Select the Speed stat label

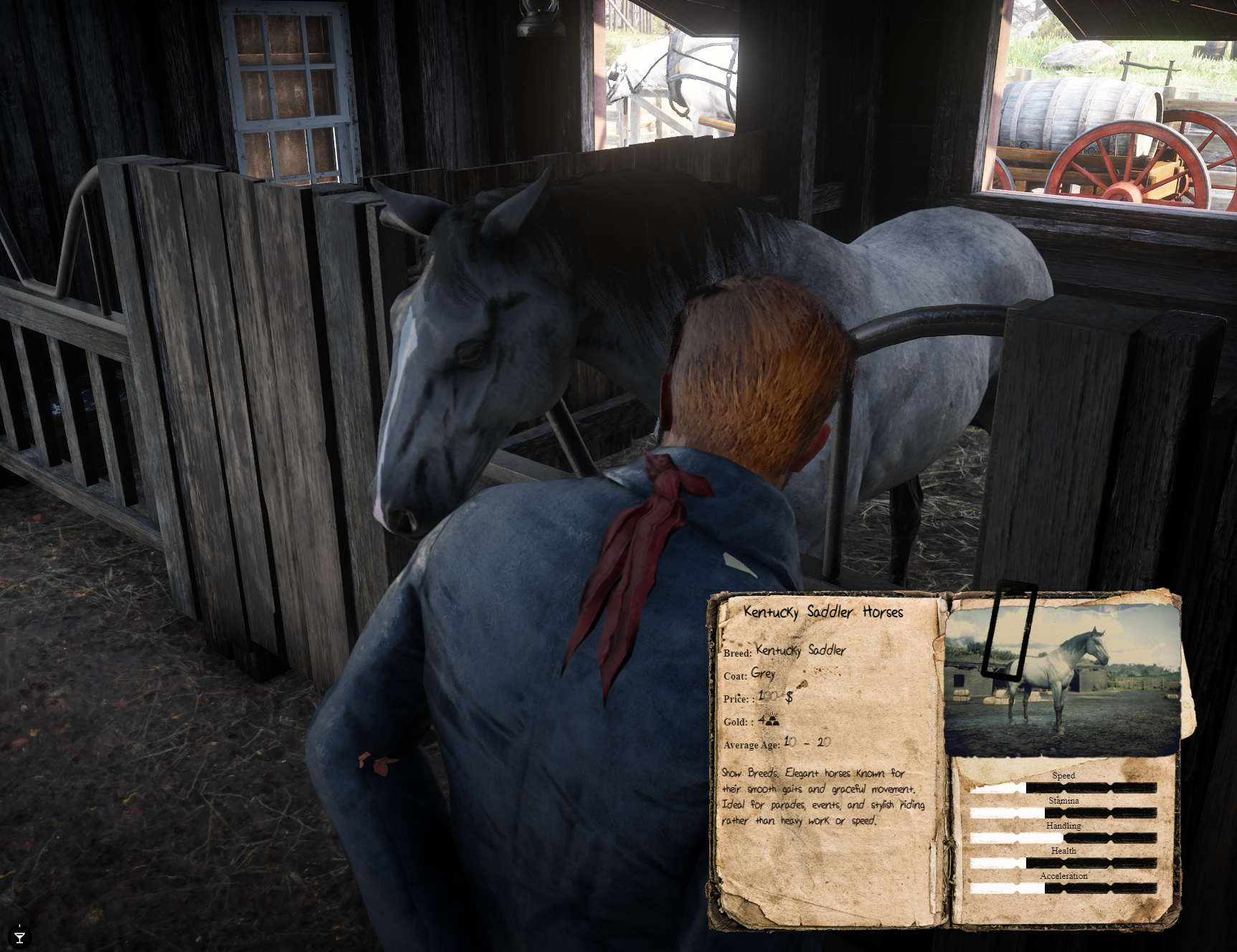pos(1063,775)
